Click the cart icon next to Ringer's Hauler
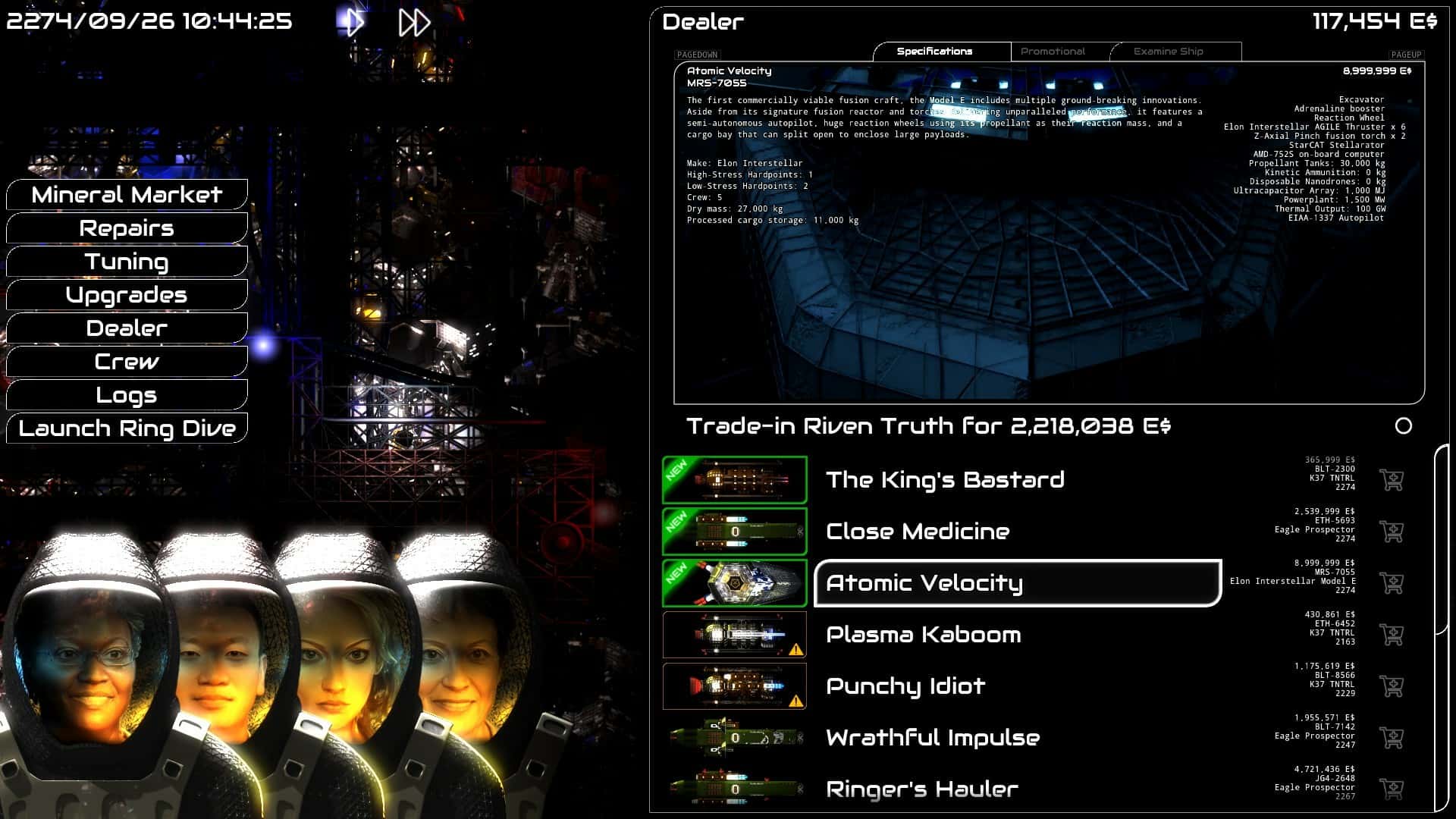 (x=1392, y=788)
